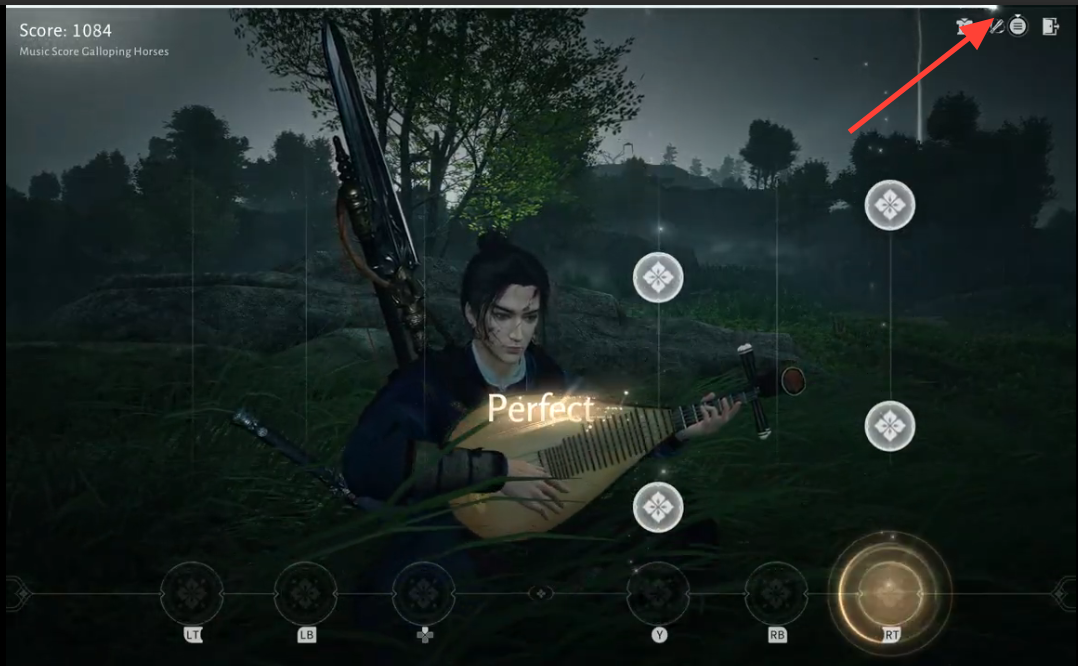This screenshot has width=1078, height=666.
Task: Open the circular list menu icon
Action: (1018, 27)
